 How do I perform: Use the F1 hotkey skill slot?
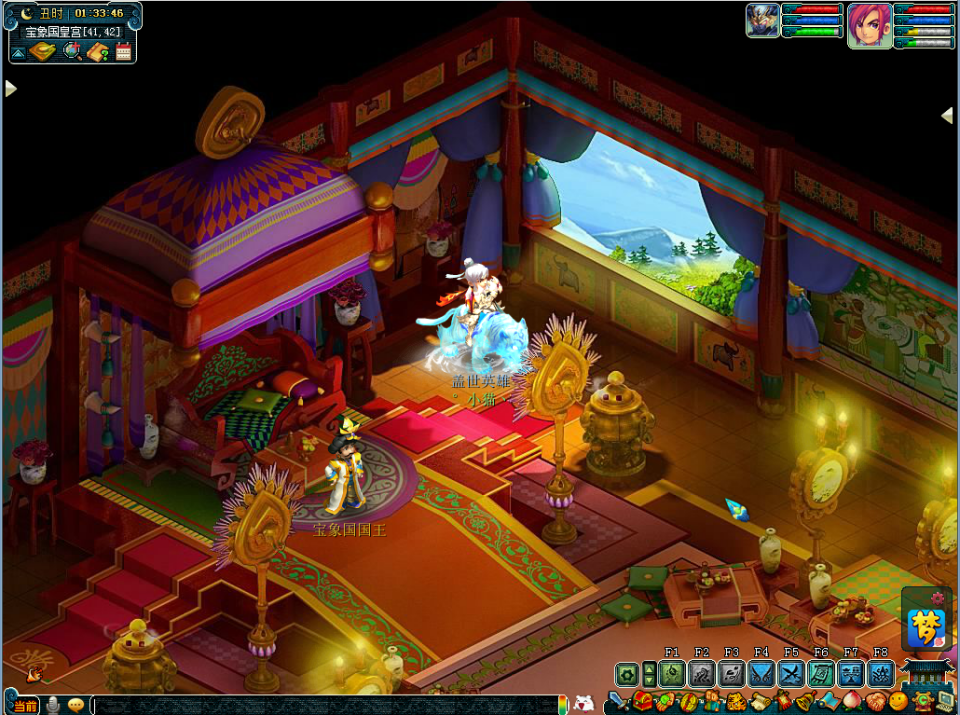(x=671, y=674)
